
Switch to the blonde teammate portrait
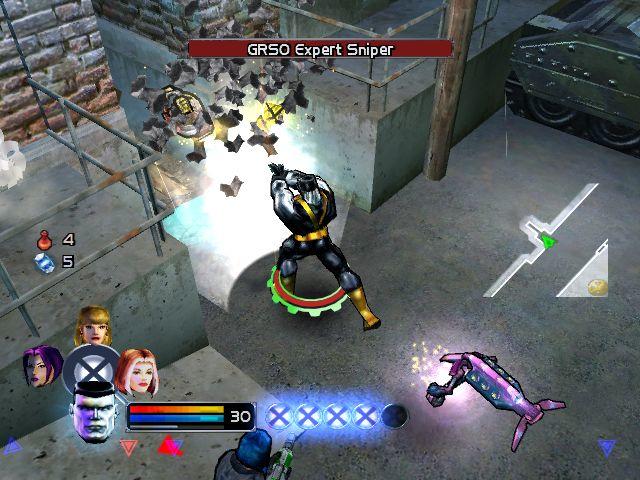(x=92, y=327)
